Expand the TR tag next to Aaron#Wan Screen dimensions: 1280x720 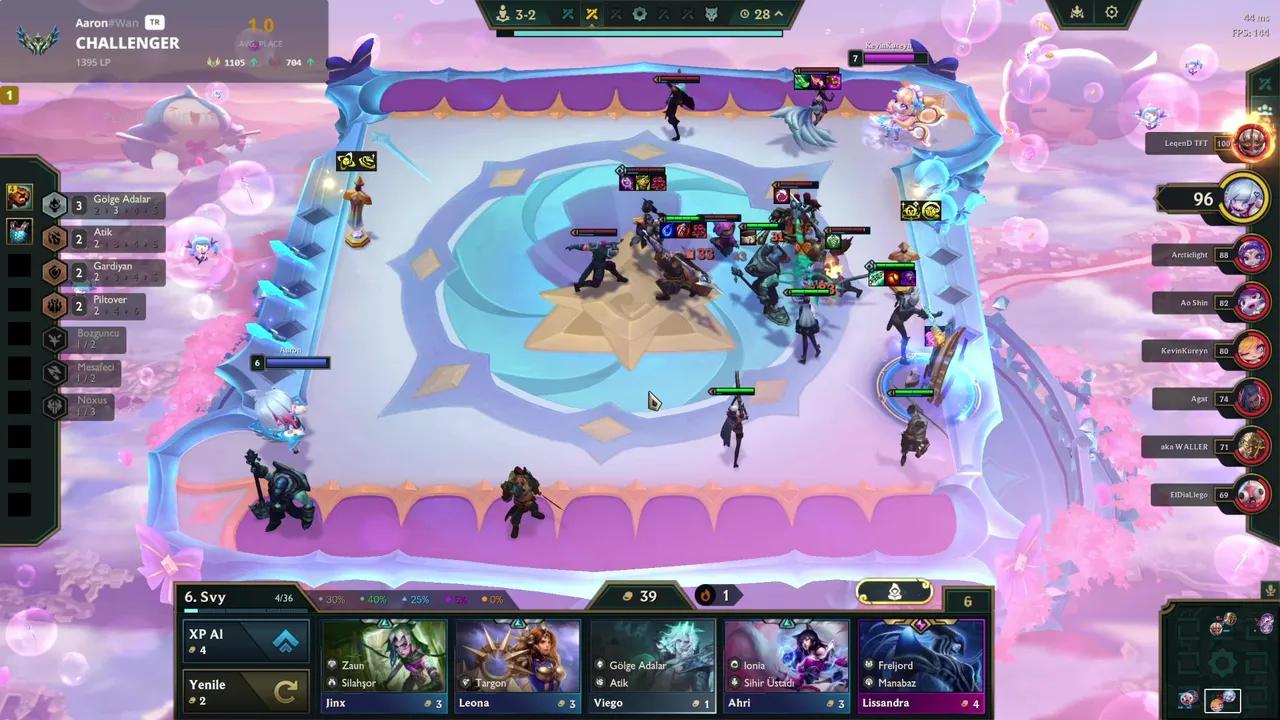[x=155, y=21]
